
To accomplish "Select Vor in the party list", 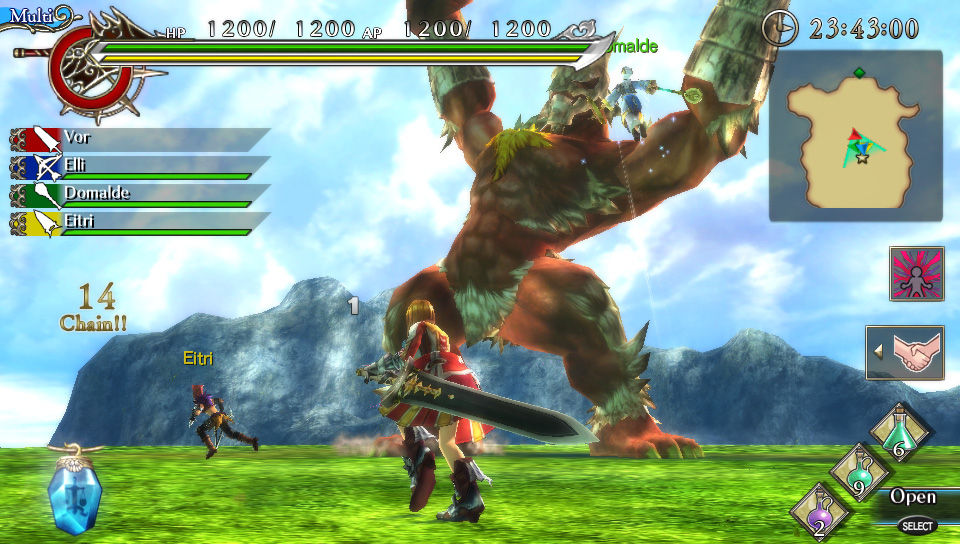I will [140, 139].
